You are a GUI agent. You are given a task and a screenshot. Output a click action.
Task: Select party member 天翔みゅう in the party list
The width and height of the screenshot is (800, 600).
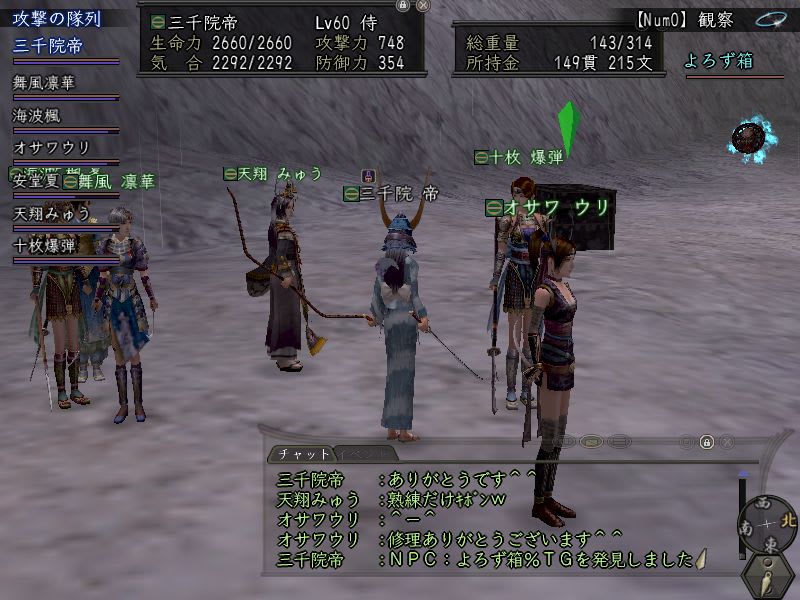[52, 213]
